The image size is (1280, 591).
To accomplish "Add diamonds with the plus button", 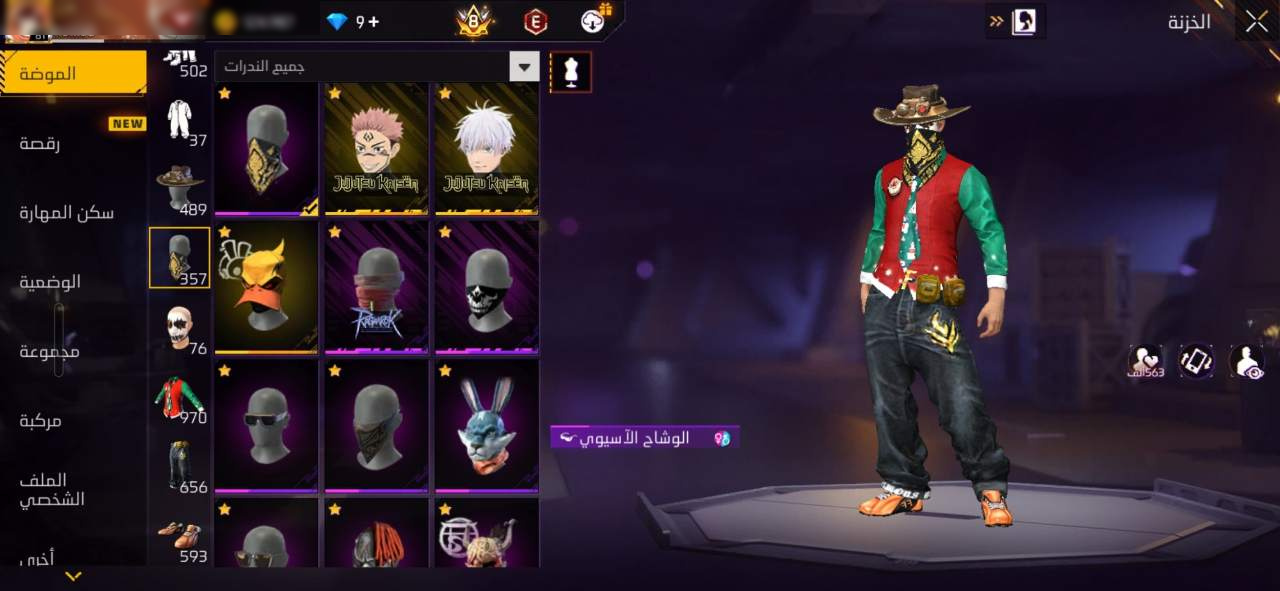I will tap(374, 22).
